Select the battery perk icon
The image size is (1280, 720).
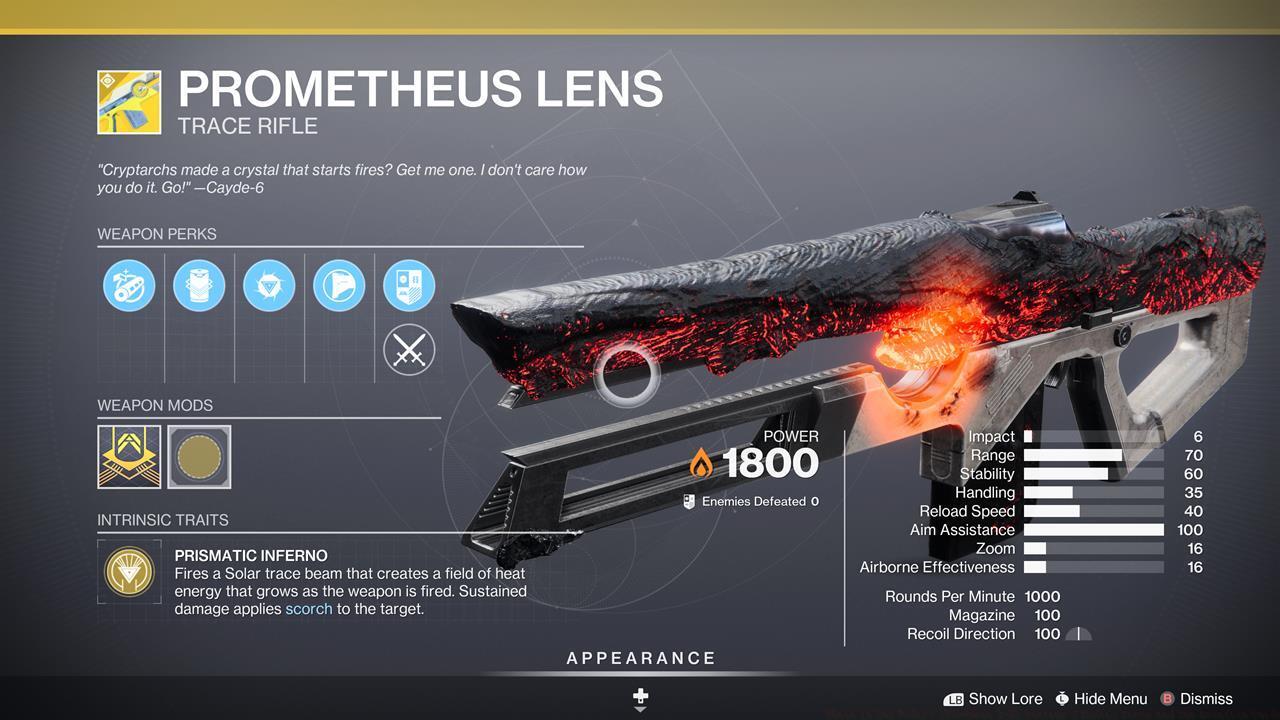click(199, 286)
